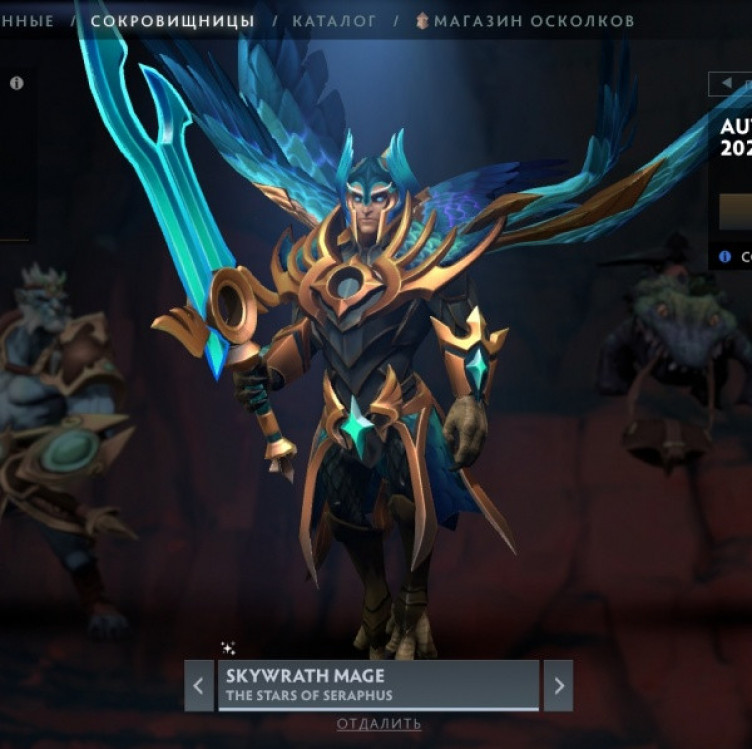The width and height of the screenshot is (752, 749).
Task: Click the Отдалить zoom-out link
Action: click(378, 724)
